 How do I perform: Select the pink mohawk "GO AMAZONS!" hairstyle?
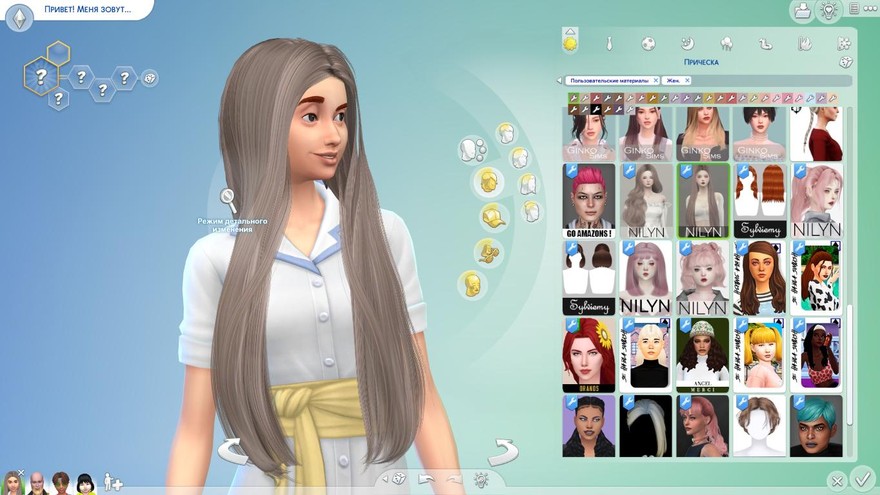tap(588, 200)
